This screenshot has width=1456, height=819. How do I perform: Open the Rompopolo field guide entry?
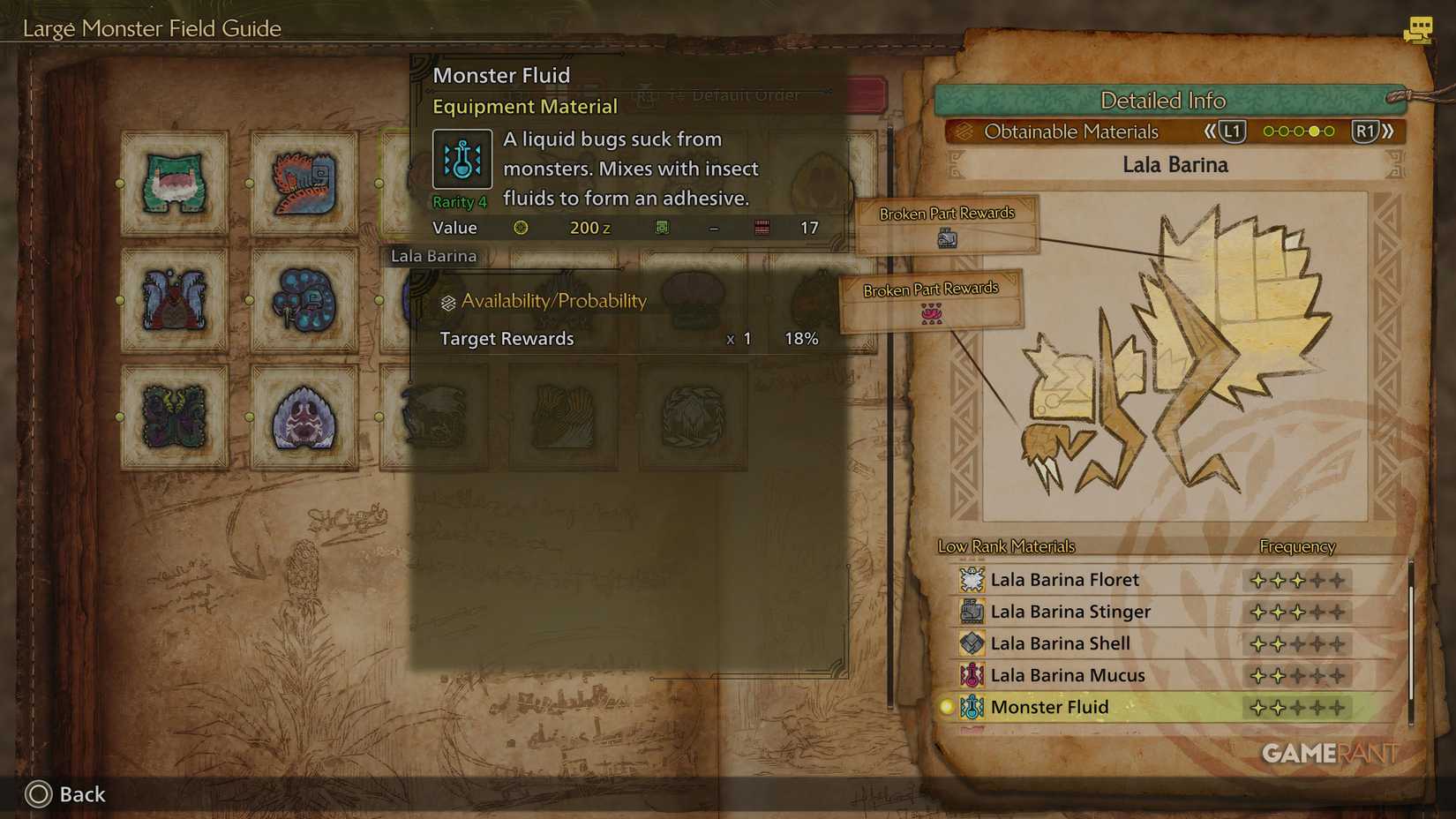pyautogui.click(x=304, y=300)
